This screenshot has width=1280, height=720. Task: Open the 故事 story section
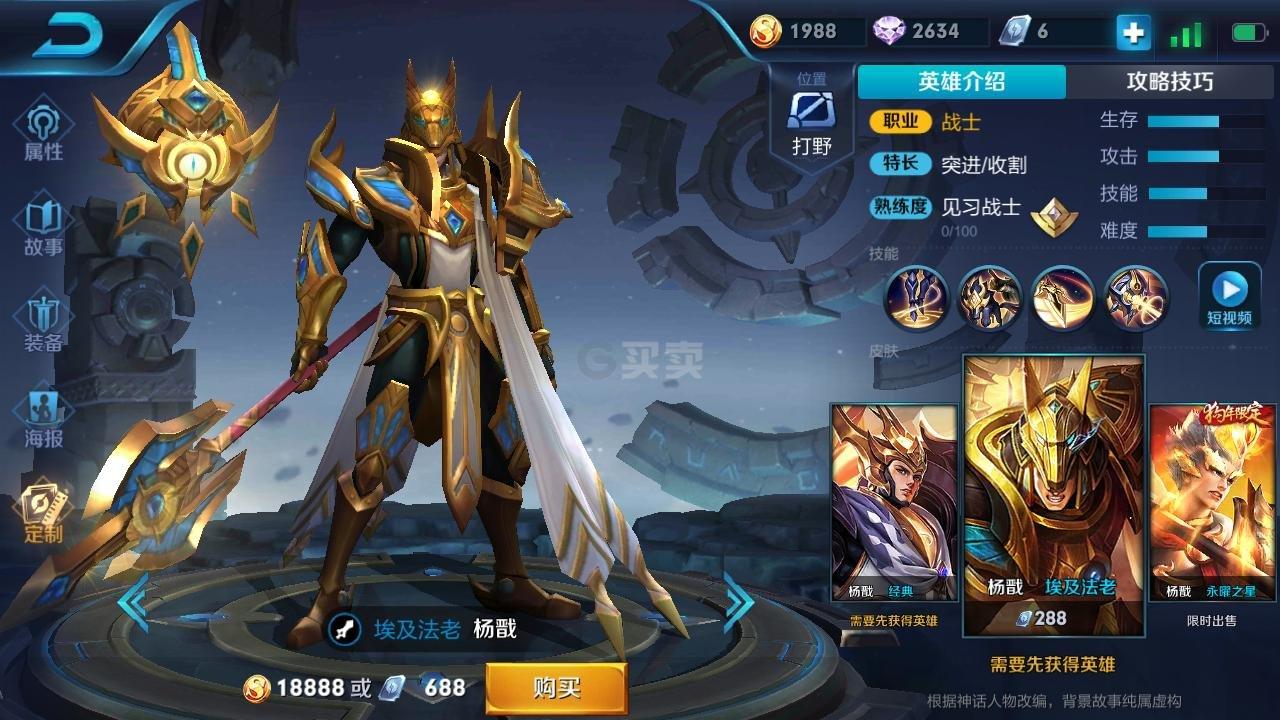(x=43, y=228)
